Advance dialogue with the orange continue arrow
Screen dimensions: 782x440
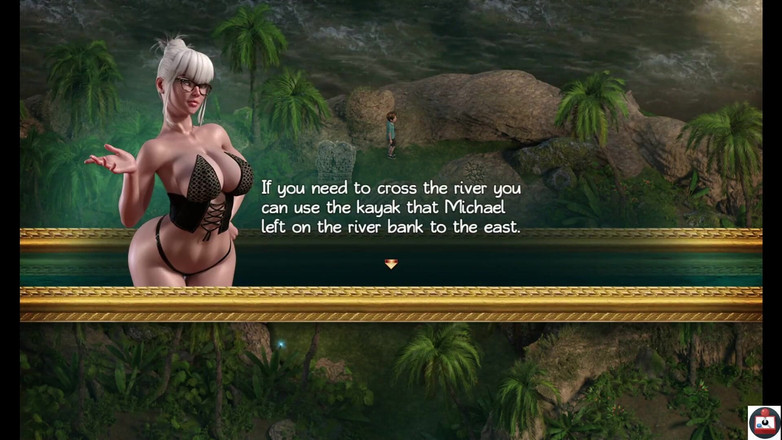(391, 264)
